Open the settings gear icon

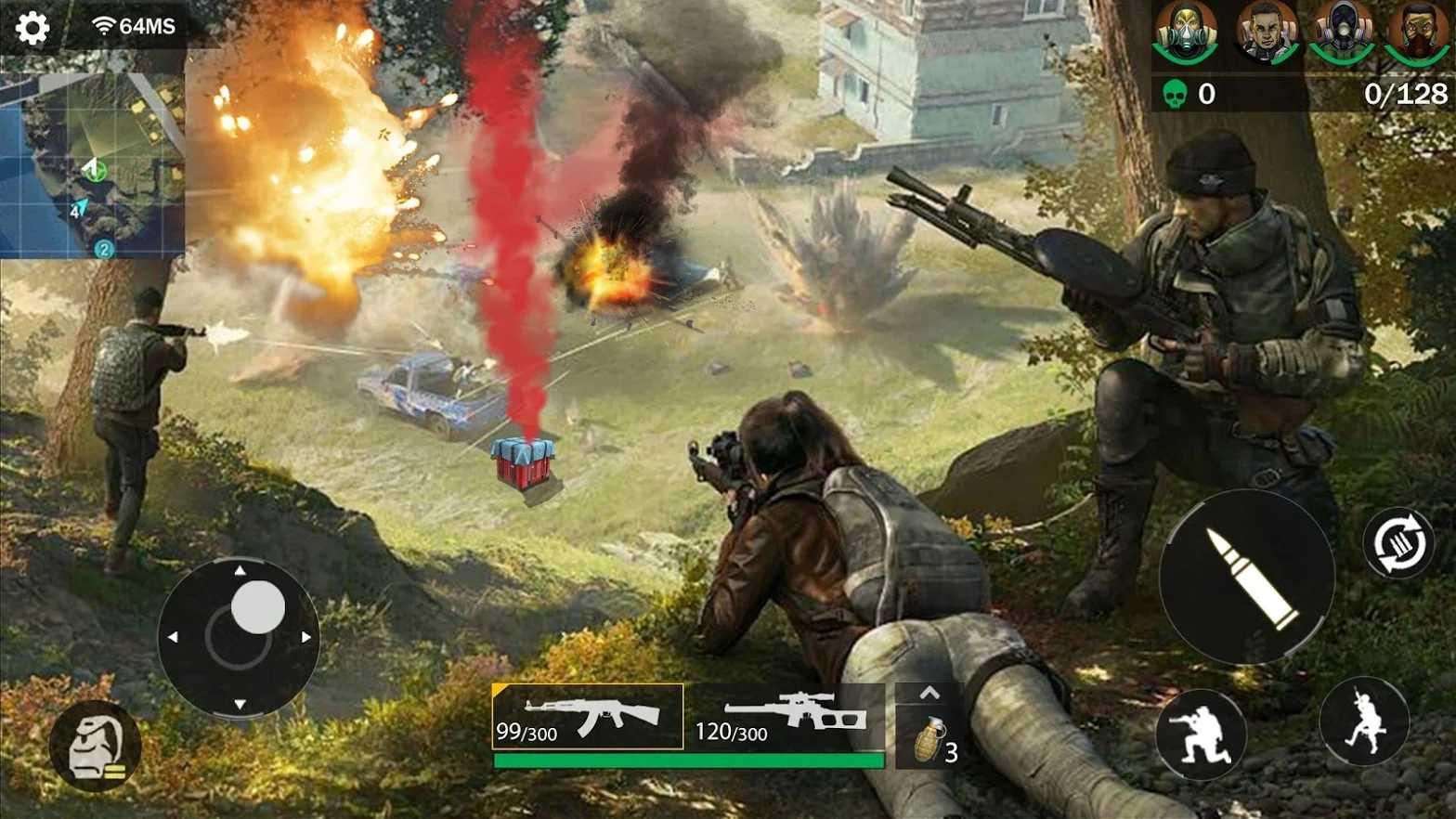[33, 28]
